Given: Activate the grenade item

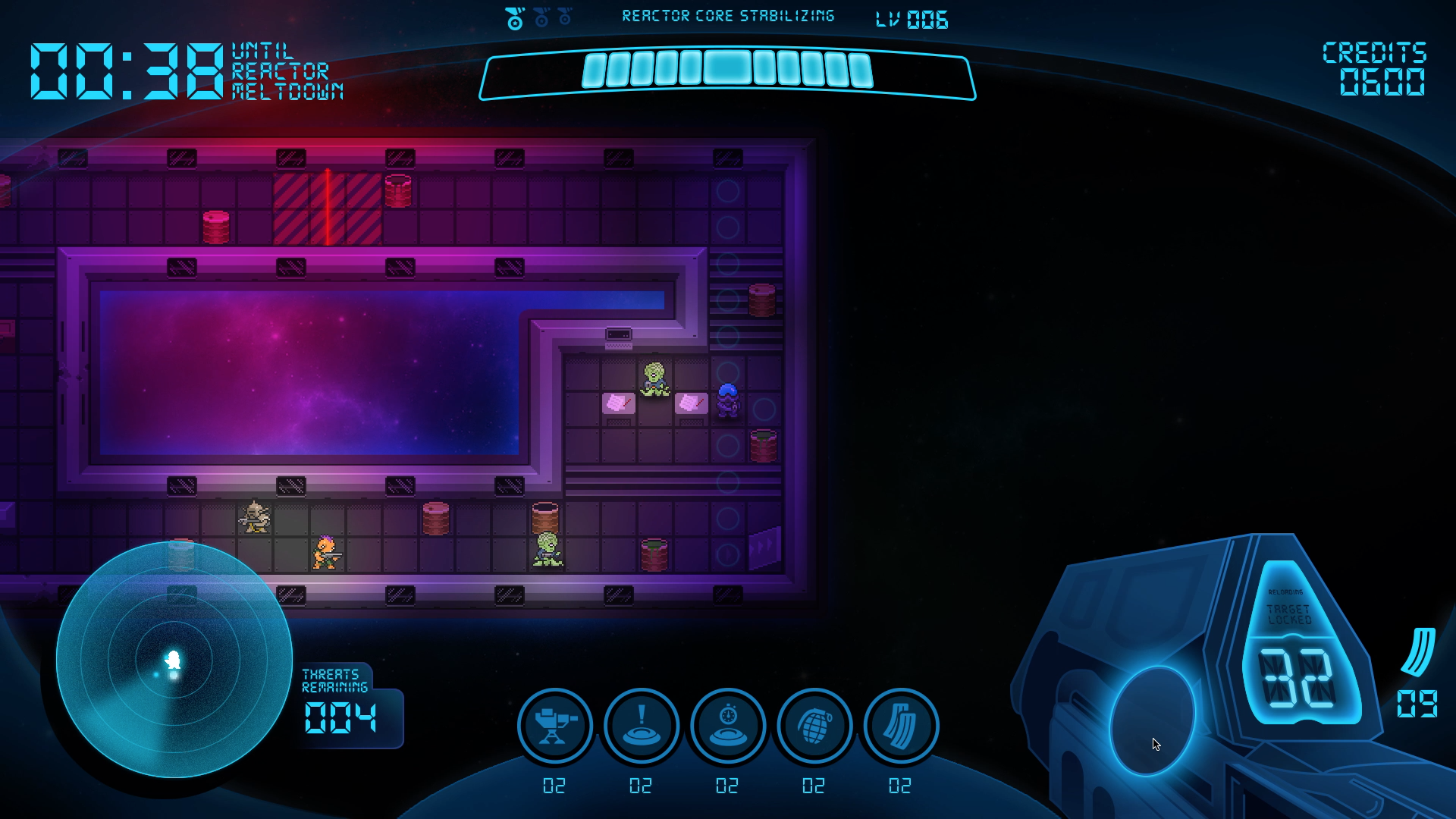Looking at the screenshot, I should (x=814, y=726).
